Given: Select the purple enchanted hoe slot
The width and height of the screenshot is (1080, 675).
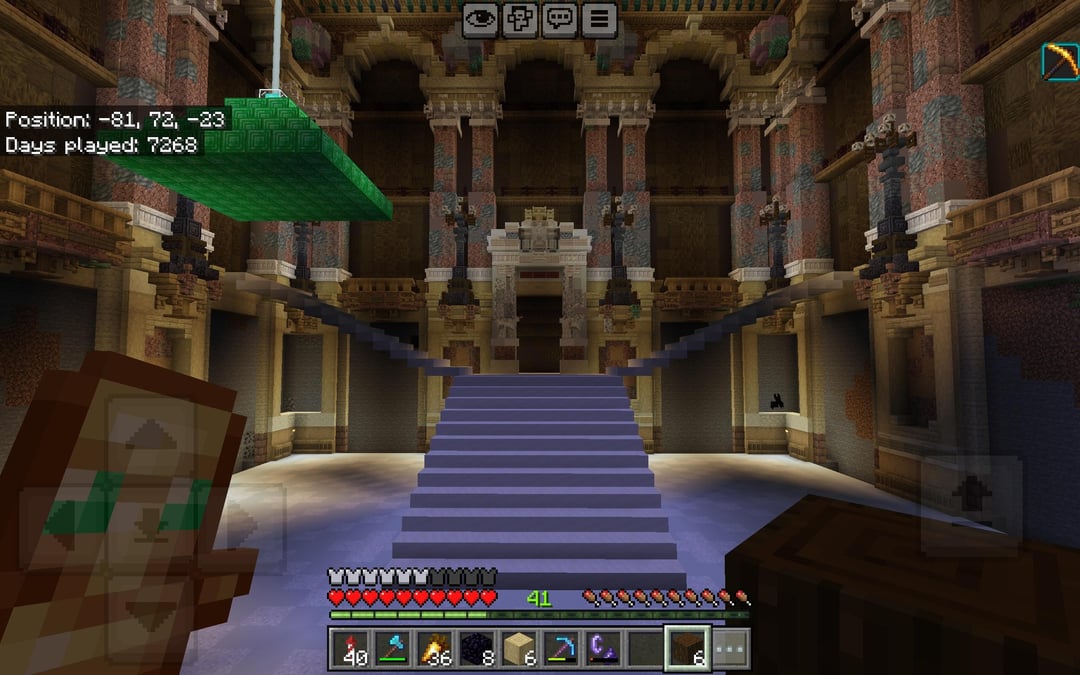Looking at the screenshot, I should (604, 648).
